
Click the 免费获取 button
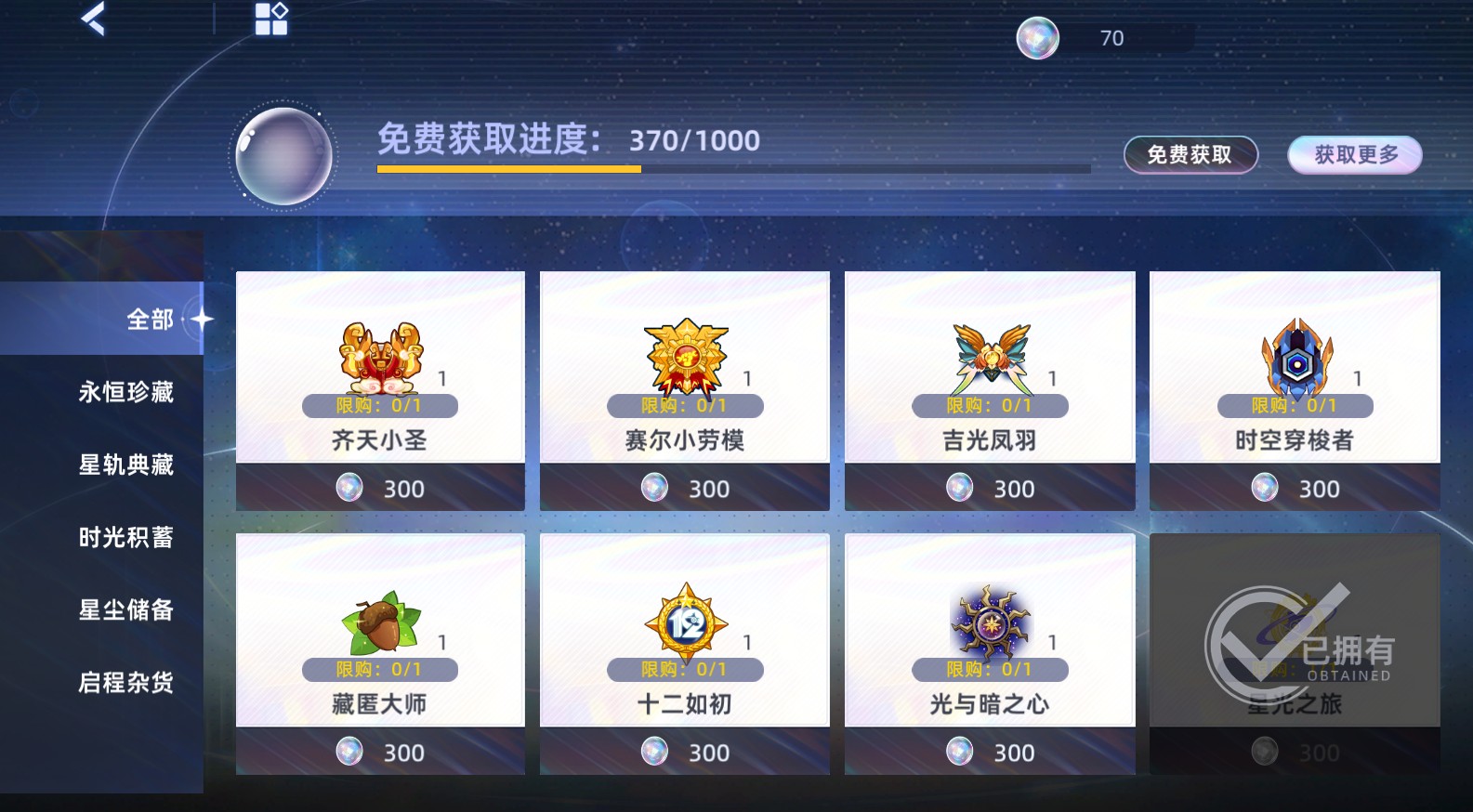point(1190,154)
